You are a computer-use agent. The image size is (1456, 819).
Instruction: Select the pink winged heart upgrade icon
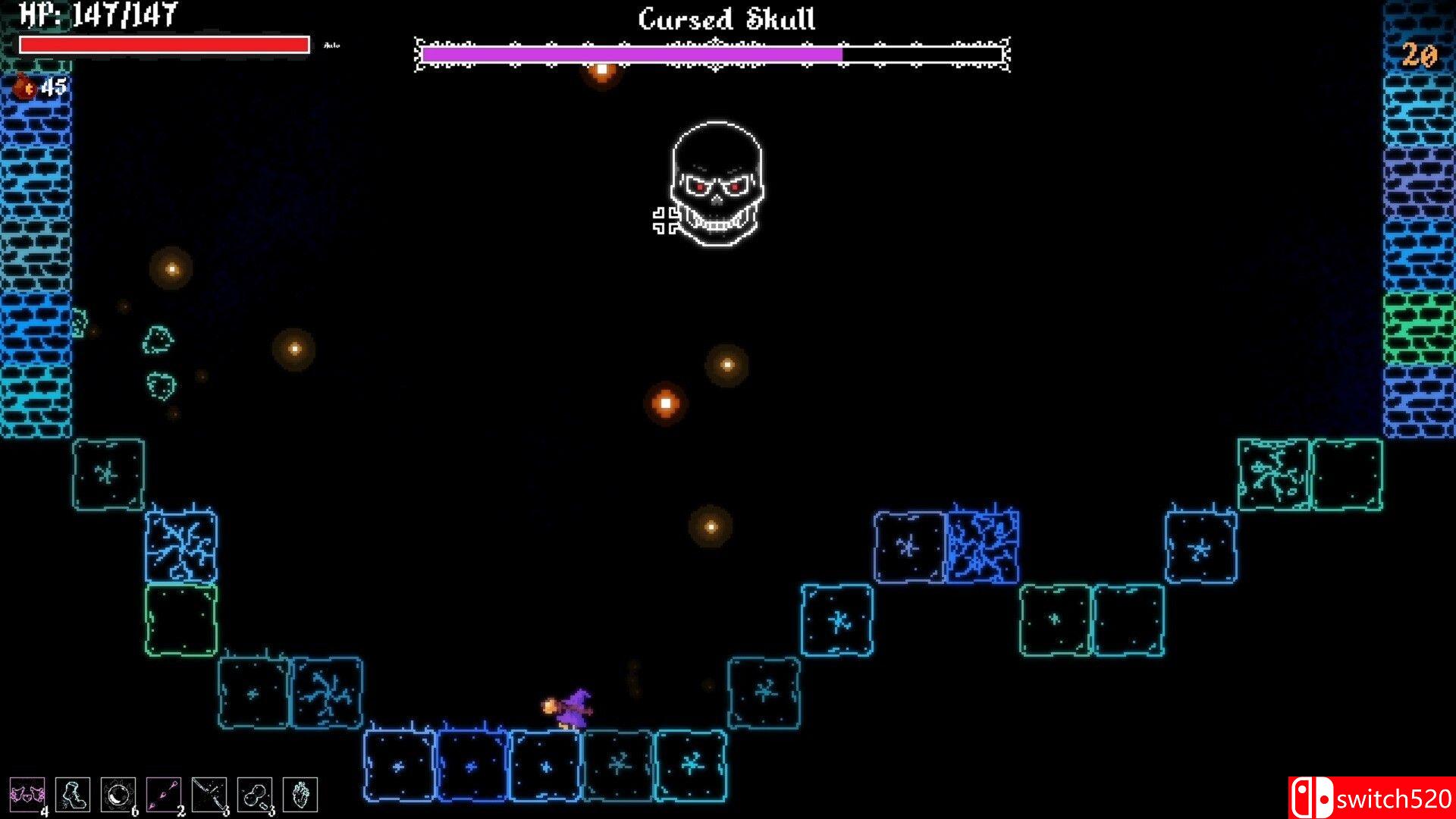click(x=27, y=795)
